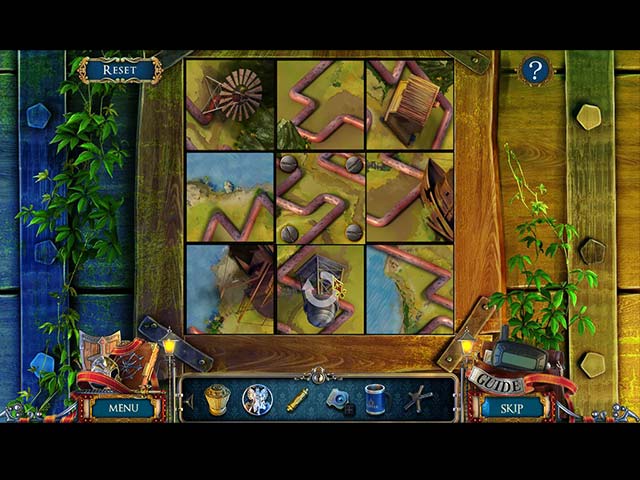Select the wooden boat puzzle tile
The height and width of the screenshot is (480, 640).
coord(410,197)
